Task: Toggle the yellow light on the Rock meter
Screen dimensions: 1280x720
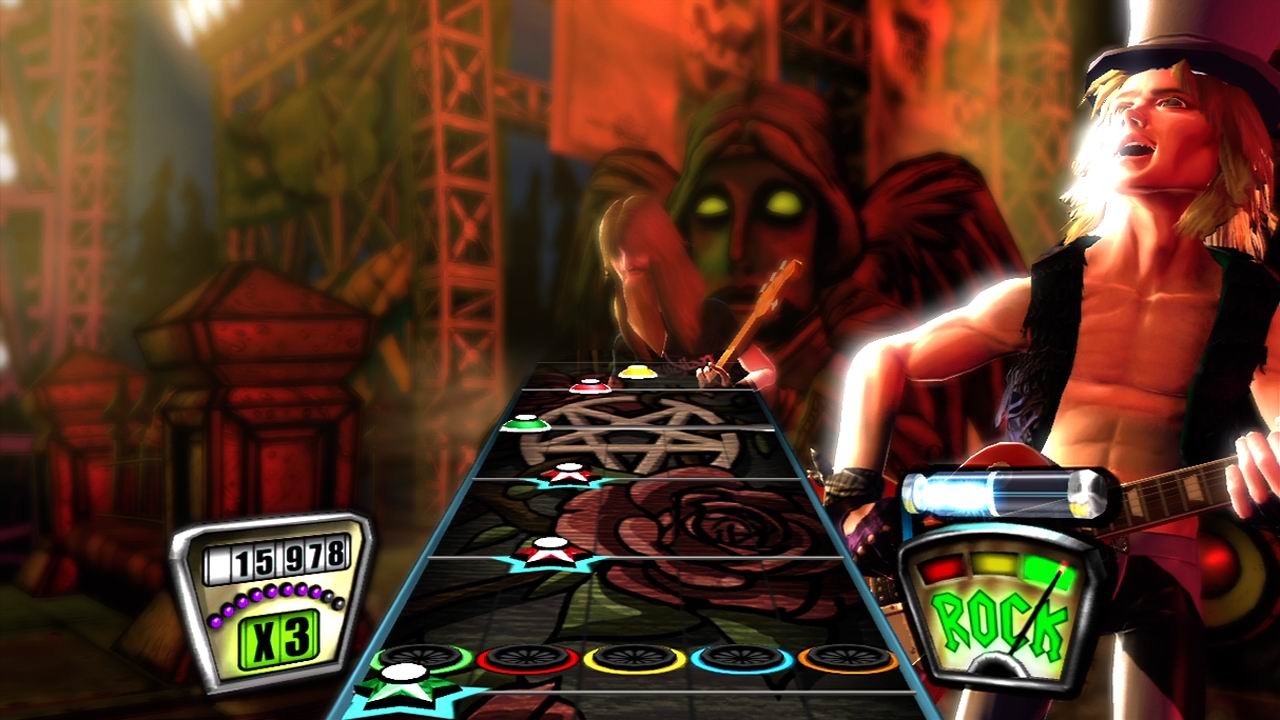Action: [x=994, y=565]
